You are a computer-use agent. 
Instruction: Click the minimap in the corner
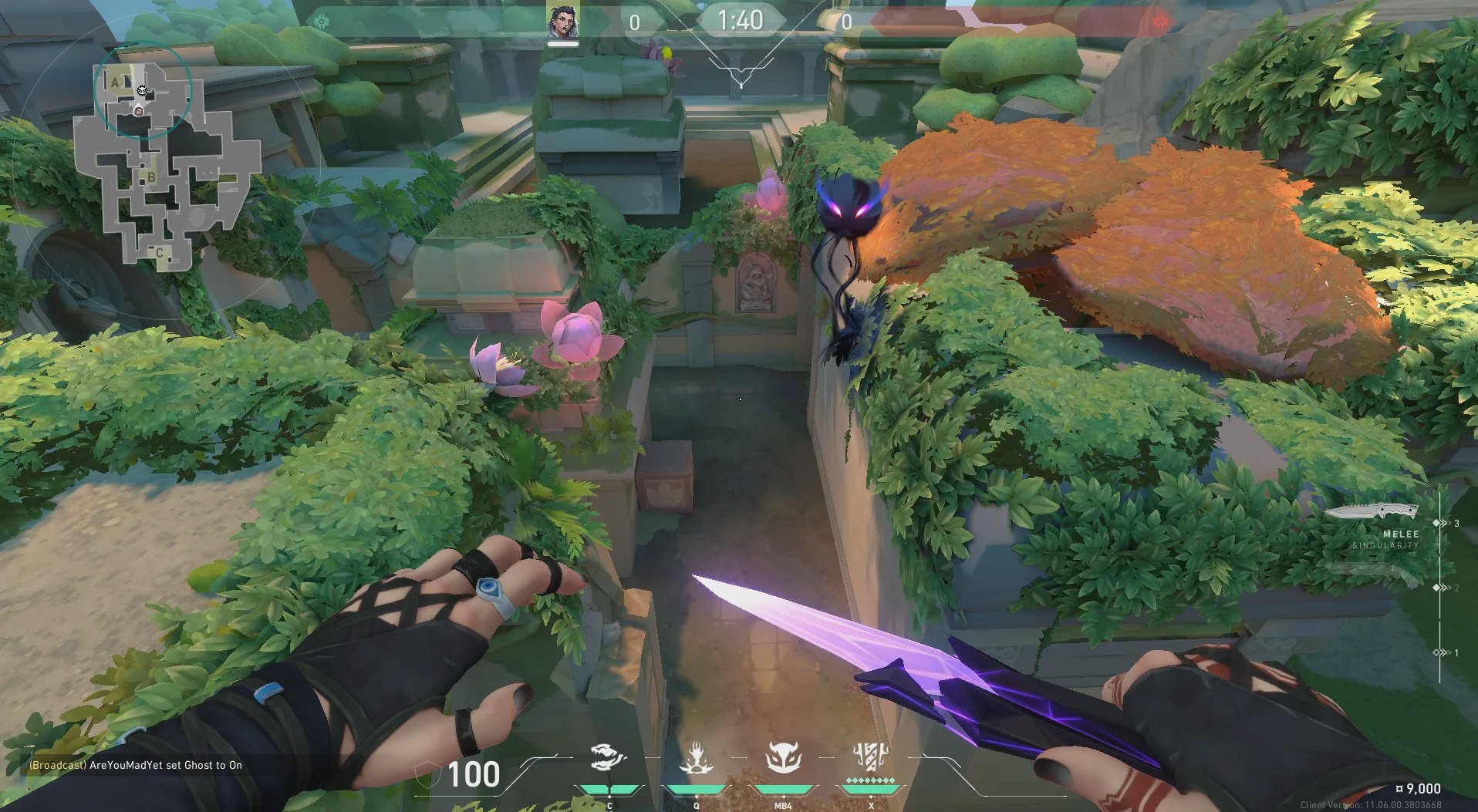164,166
